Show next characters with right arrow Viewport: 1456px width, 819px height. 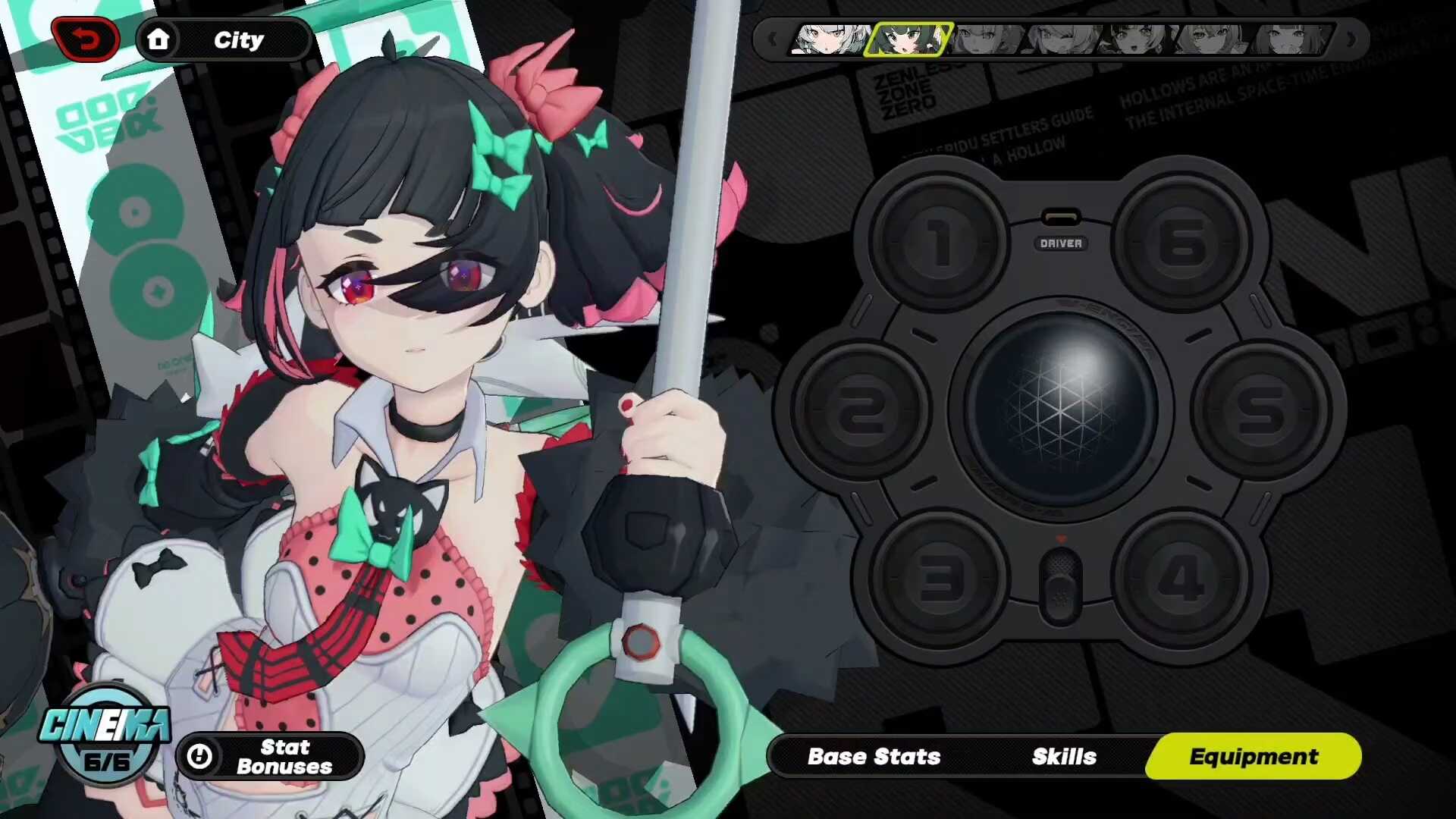(x=1351, y=39)
